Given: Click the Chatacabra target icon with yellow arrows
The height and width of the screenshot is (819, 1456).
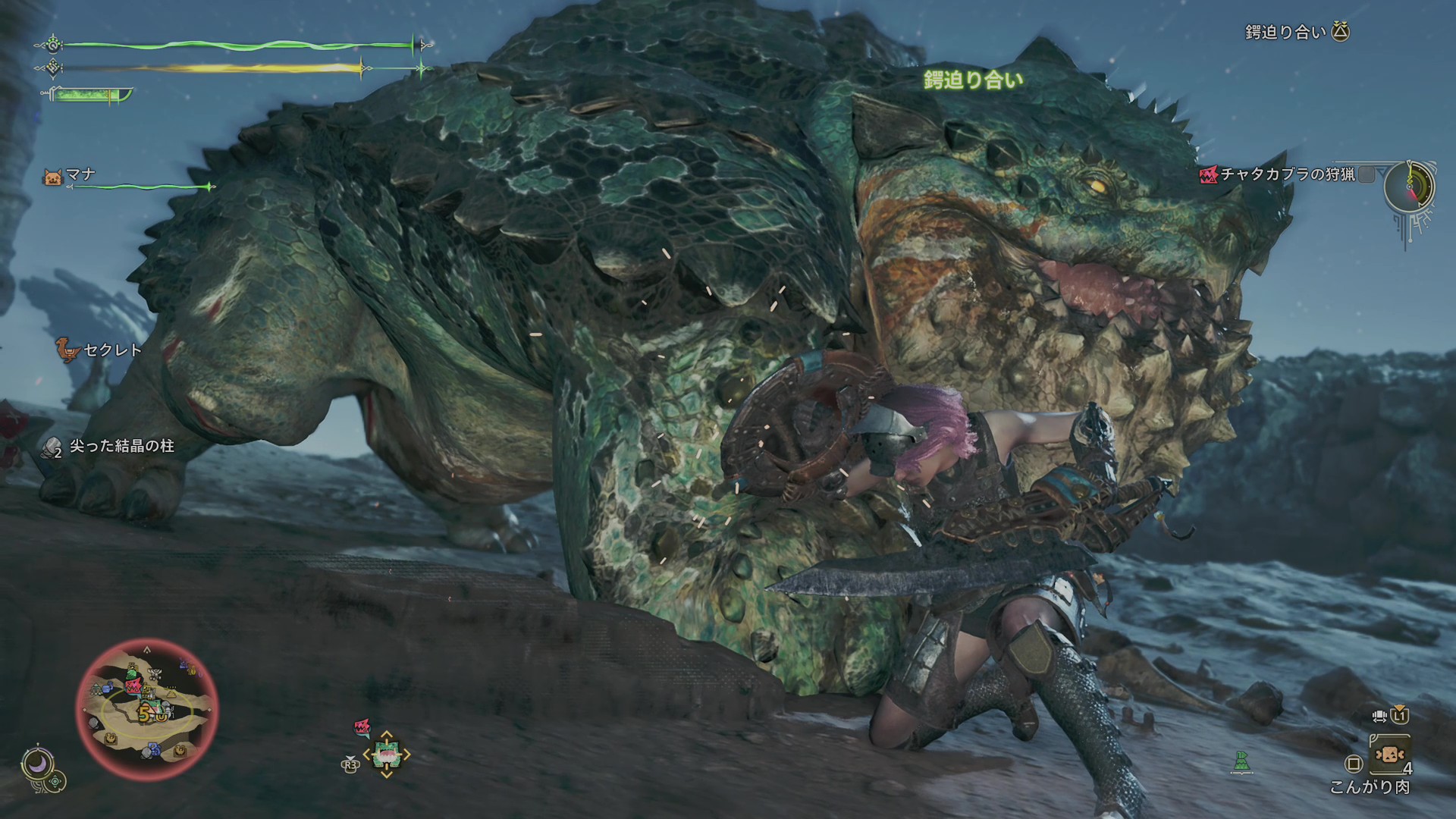Looking at the screenshot, I should click(x=386, y=754).
